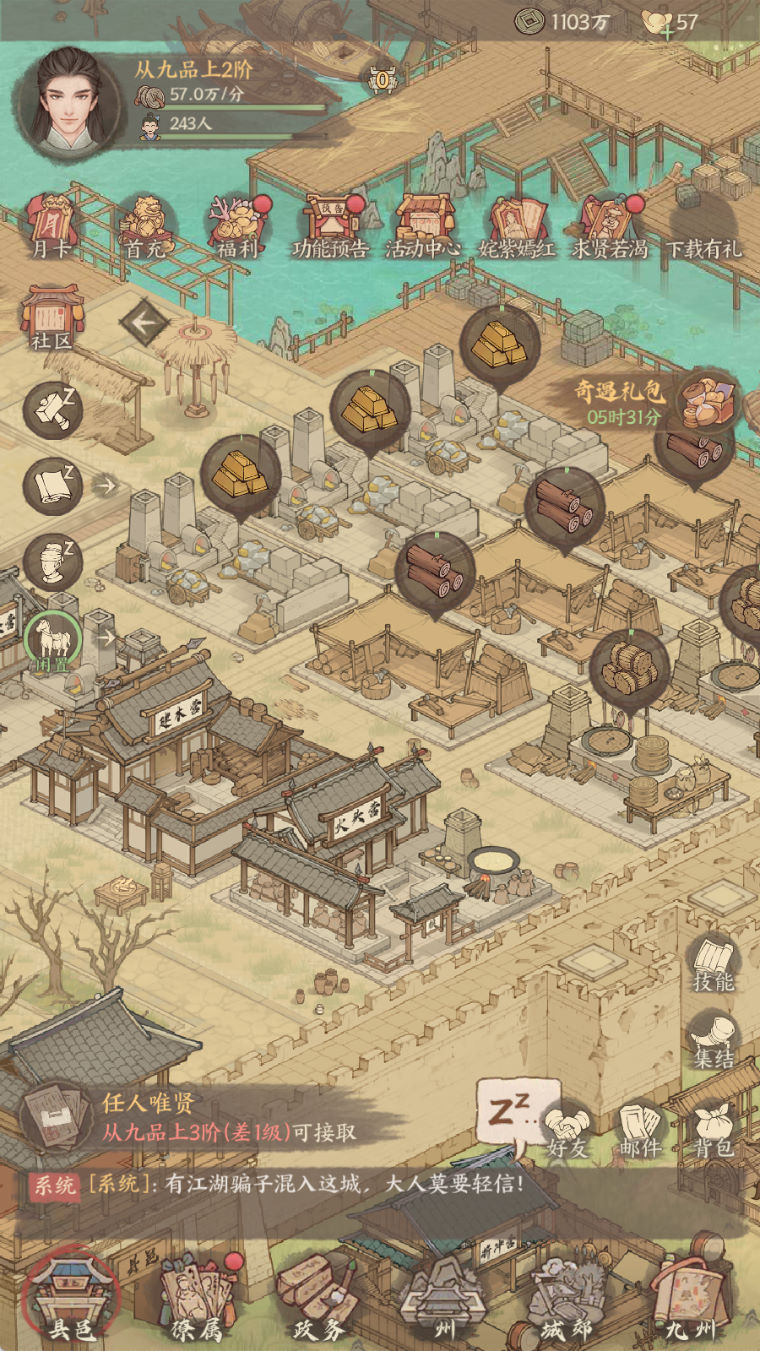
Task: Open the 月卡 monthly card icon
Action: click(x=49, y=224)
